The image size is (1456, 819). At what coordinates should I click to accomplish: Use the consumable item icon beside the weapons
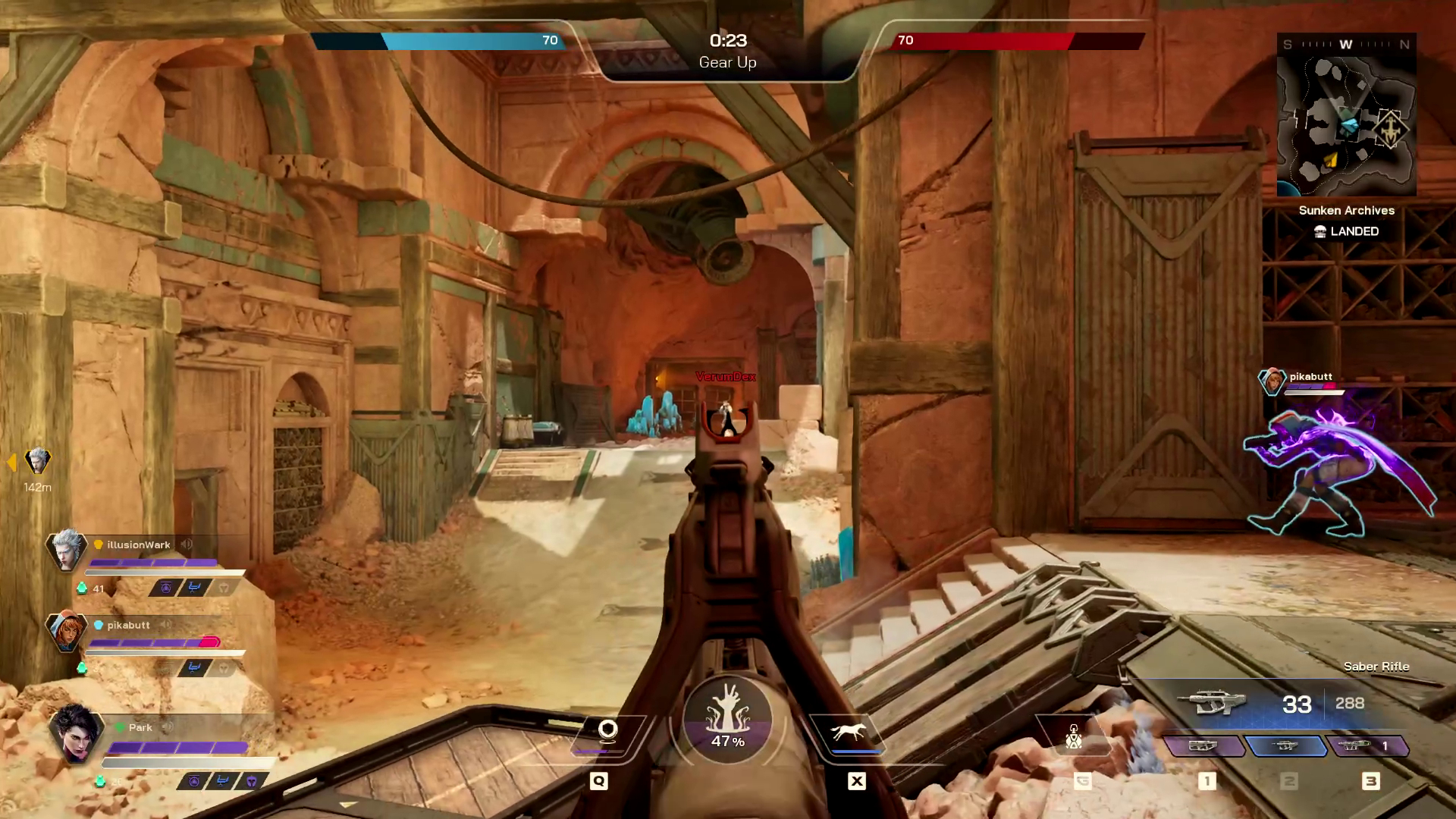pyautogui.click(x=1073, y=736)
